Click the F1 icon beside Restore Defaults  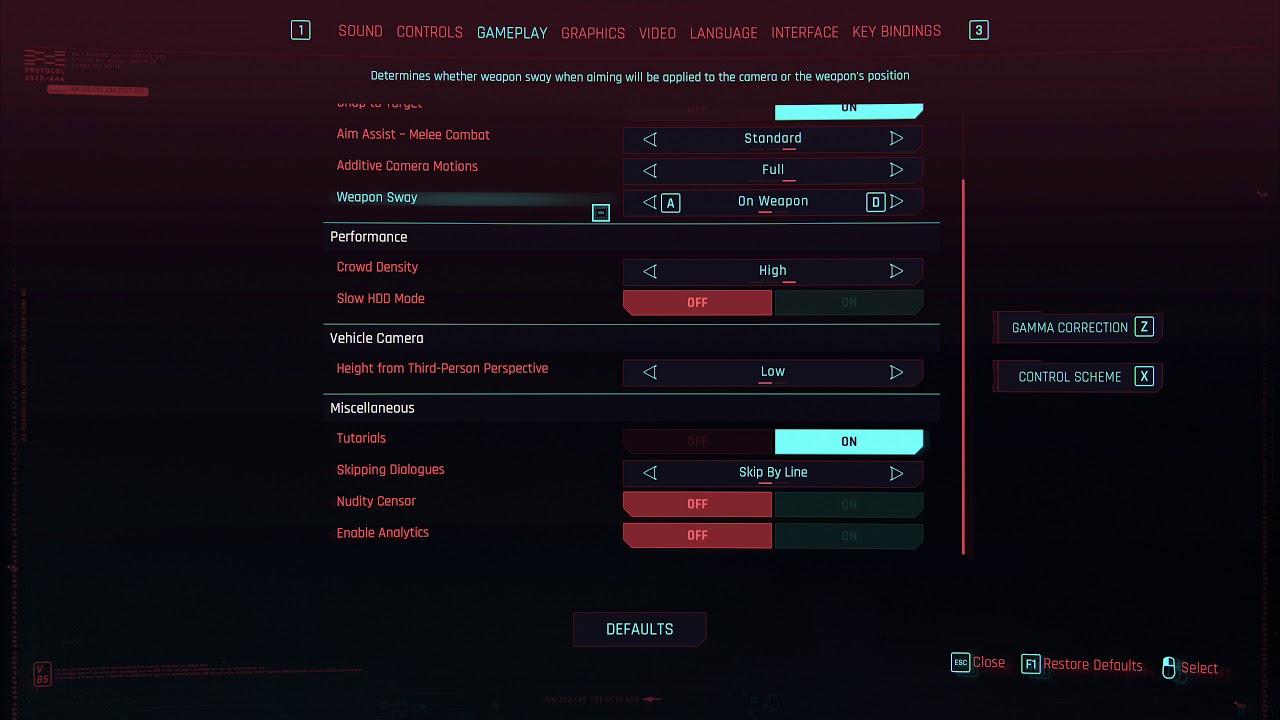(1031, 664)
